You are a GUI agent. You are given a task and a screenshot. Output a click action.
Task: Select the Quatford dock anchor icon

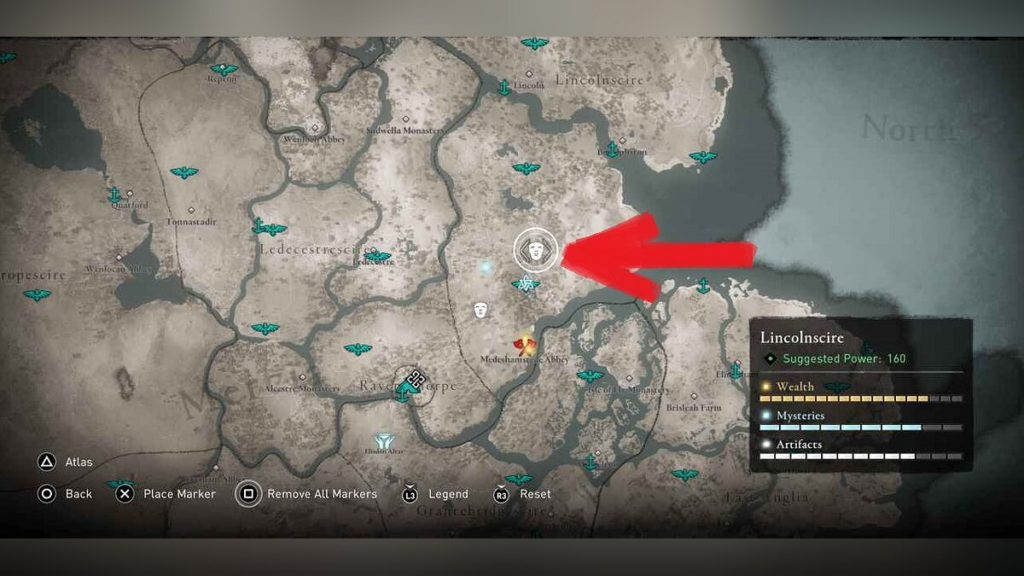(115, 195)
